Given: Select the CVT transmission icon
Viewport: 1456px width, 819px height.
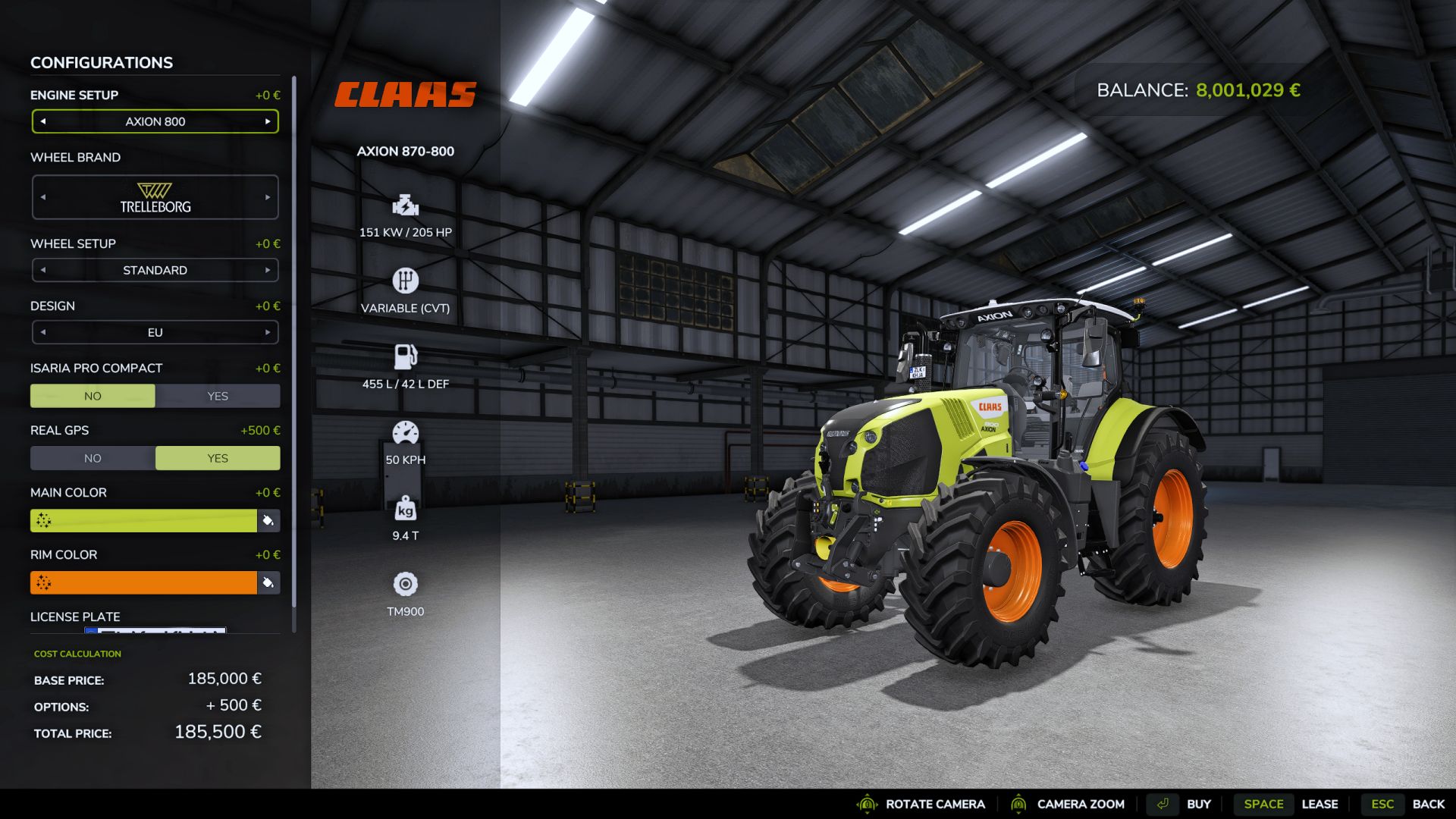Looking at the screenshot, I should click(x=405, y=281).
